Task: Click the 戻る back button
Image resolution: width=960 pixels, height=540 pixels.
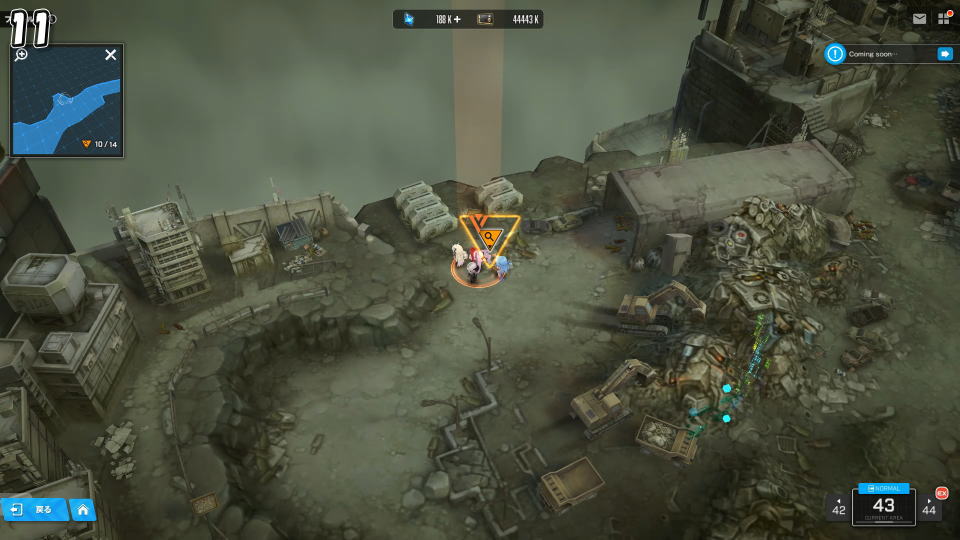Action: click(34, 510)
